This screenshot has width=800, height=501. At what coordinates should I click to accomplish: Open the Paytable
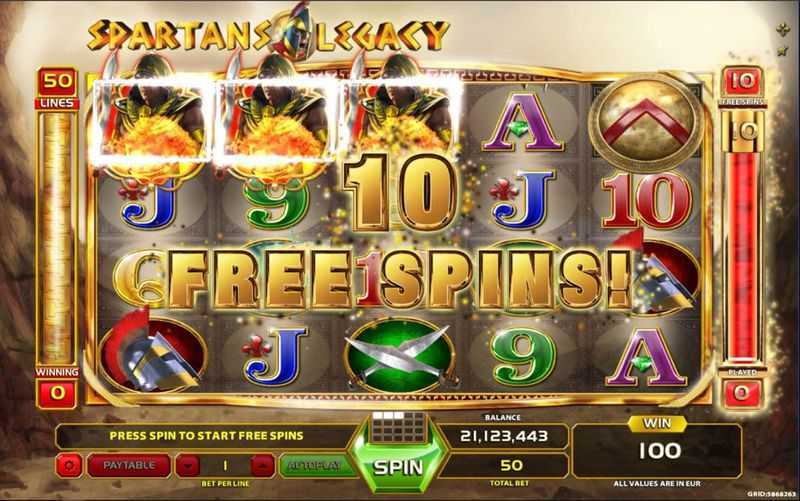click(x=127, y=465)
